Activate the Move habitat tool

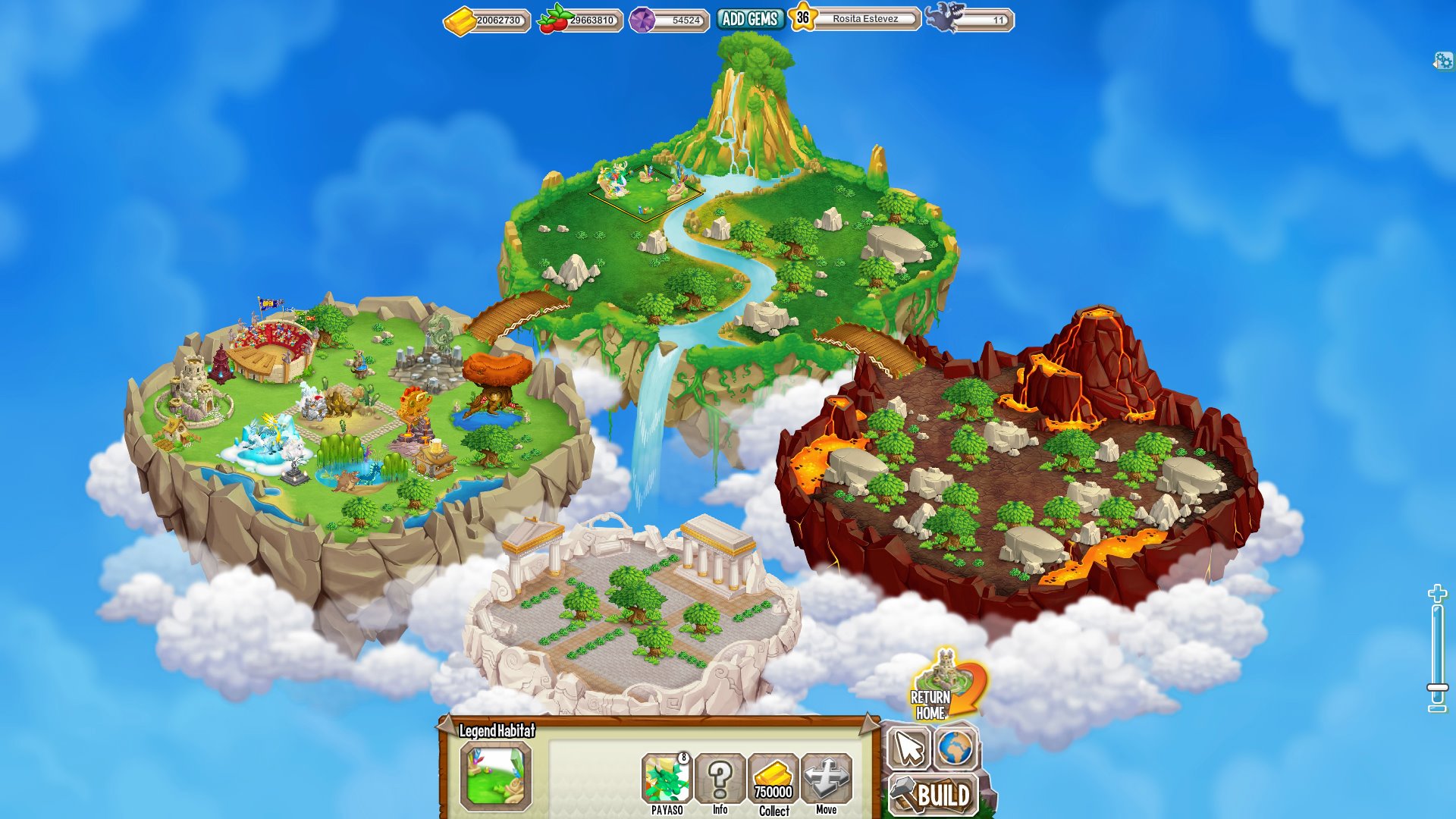point(827,783)
